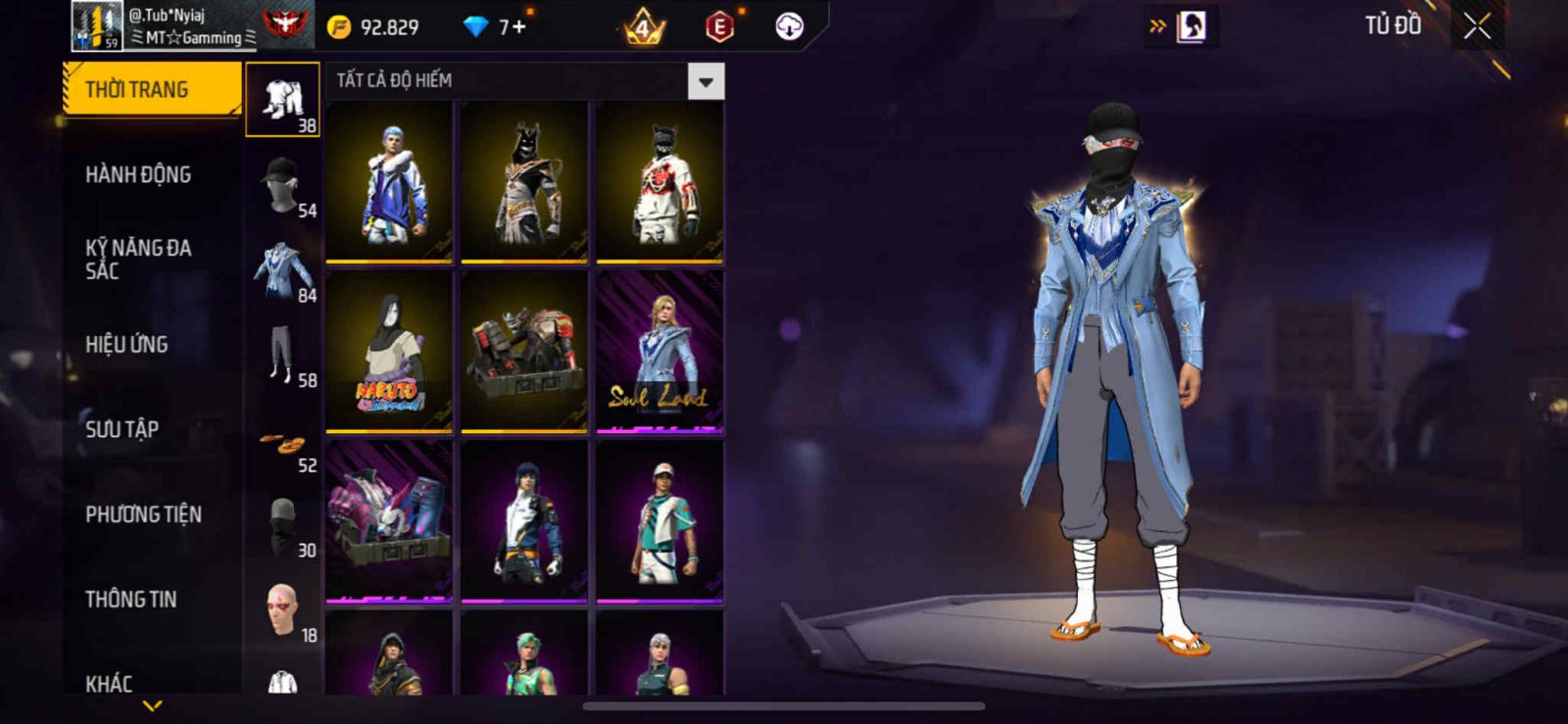Pick the blue-haired white jacket outfit
Screen dimensions: 1568x724
(389, 181)
